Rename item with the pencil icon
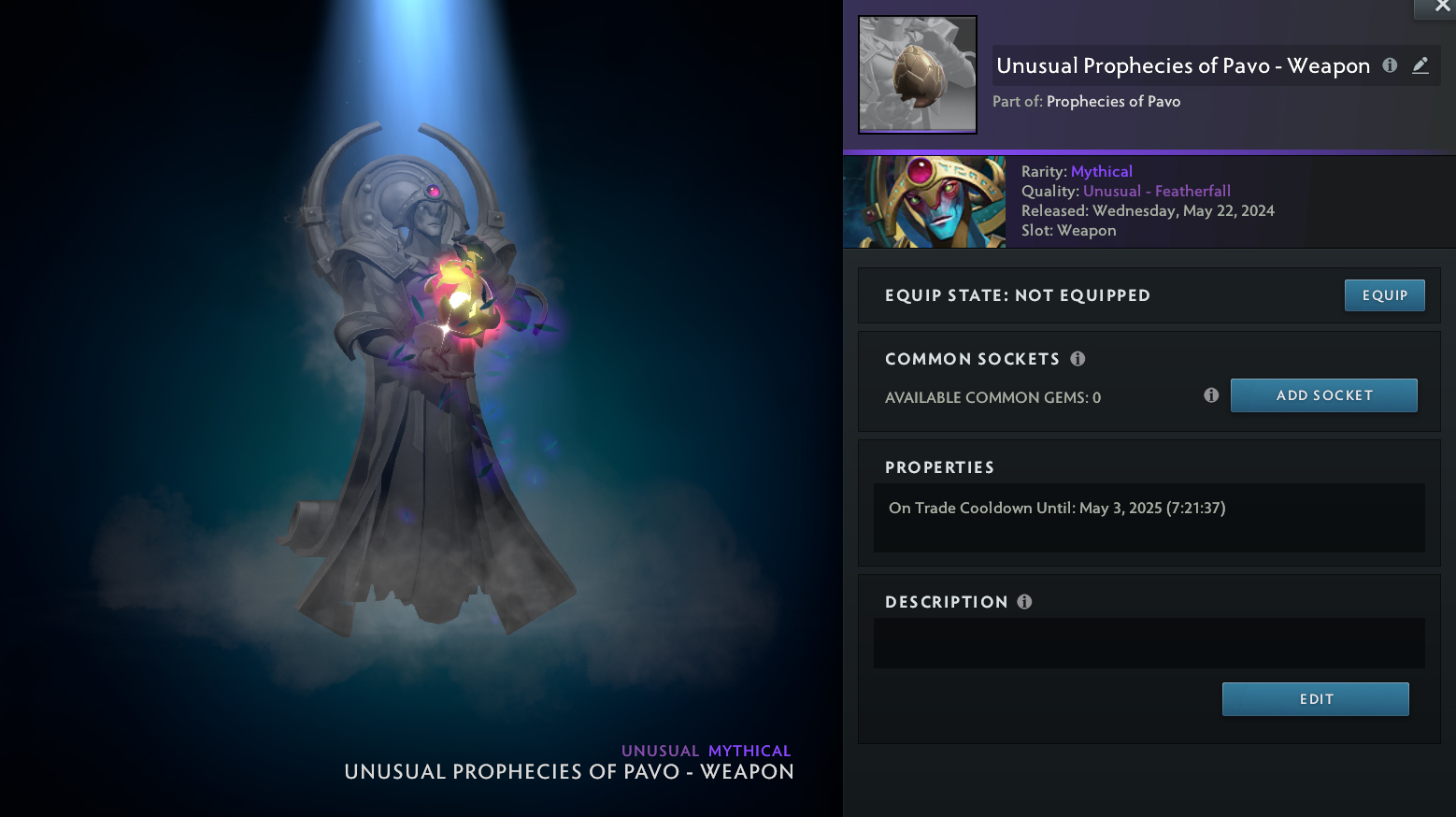1456x817 pixels. (1420, 65)
